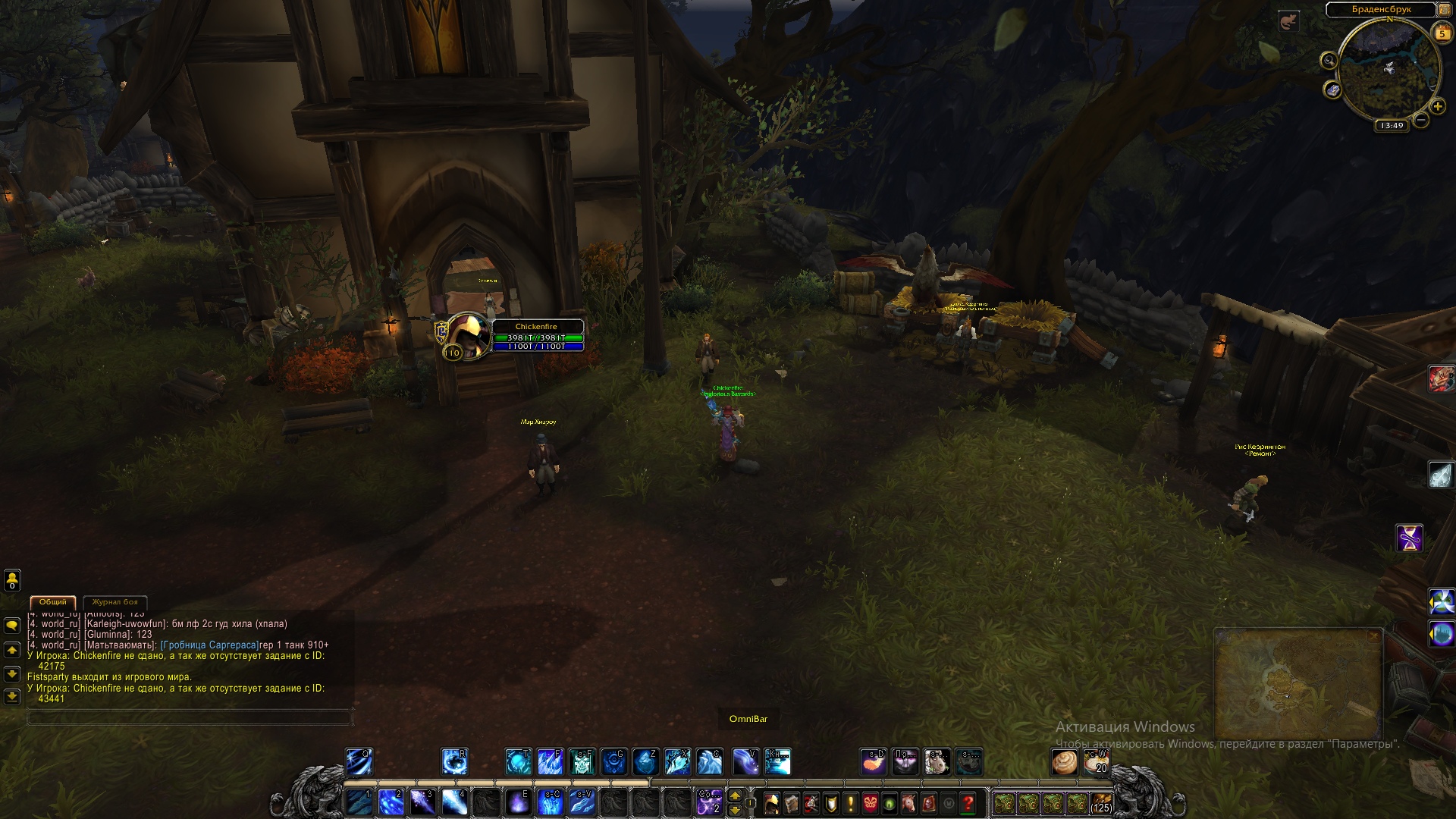This screenshot has width=1456, height=819.
Task: Use the food item with 20 stack
Action: [x=1097, y=761]
